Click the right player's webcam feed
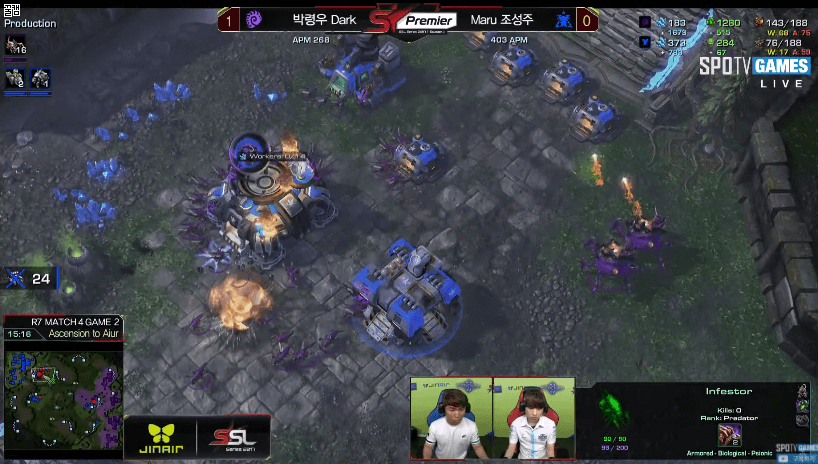The image size is (818, 464). 533,418
